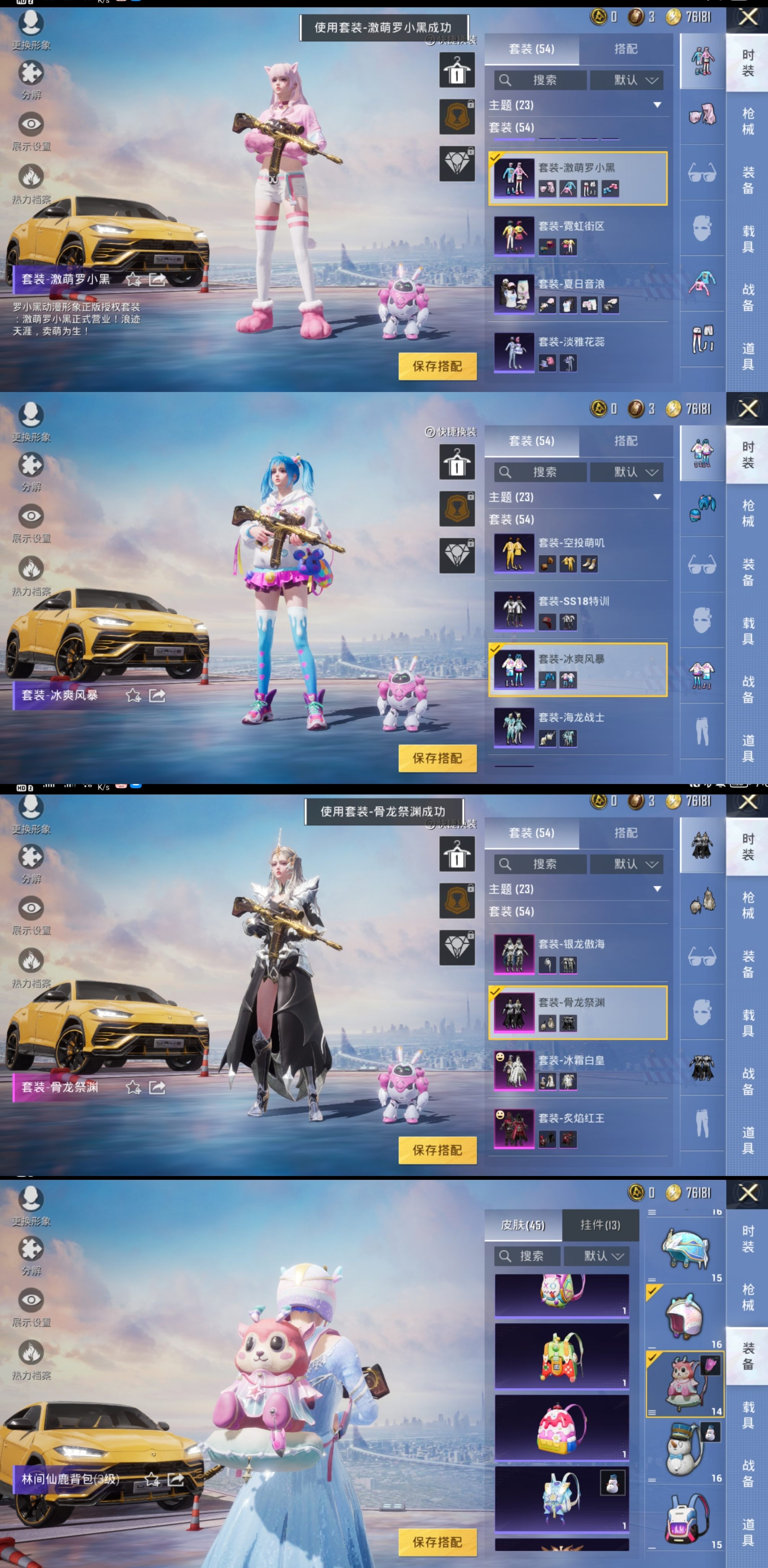The image size is (768, 1568).
Task: Open the 默认 sort dropdown
Action: pyautogui.click(x=627, y=80)
